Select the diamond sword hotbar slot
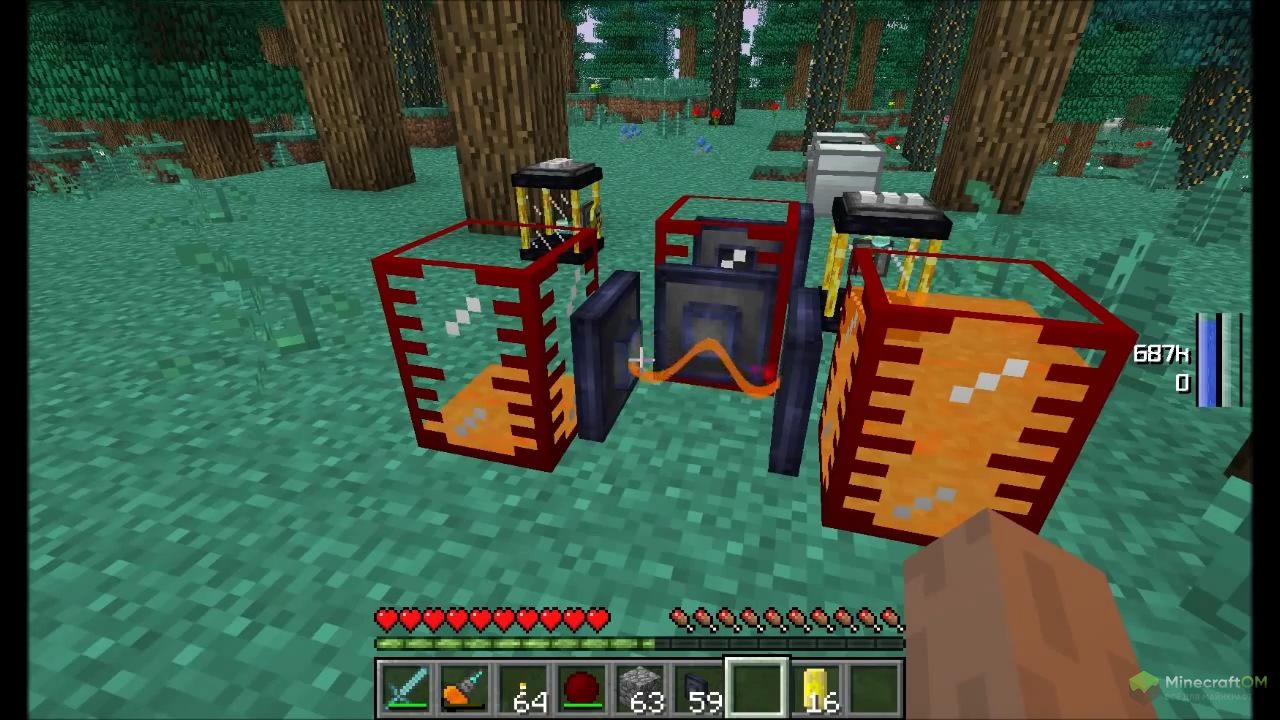This screenshot has height=720, width=1280. (406, 689)
